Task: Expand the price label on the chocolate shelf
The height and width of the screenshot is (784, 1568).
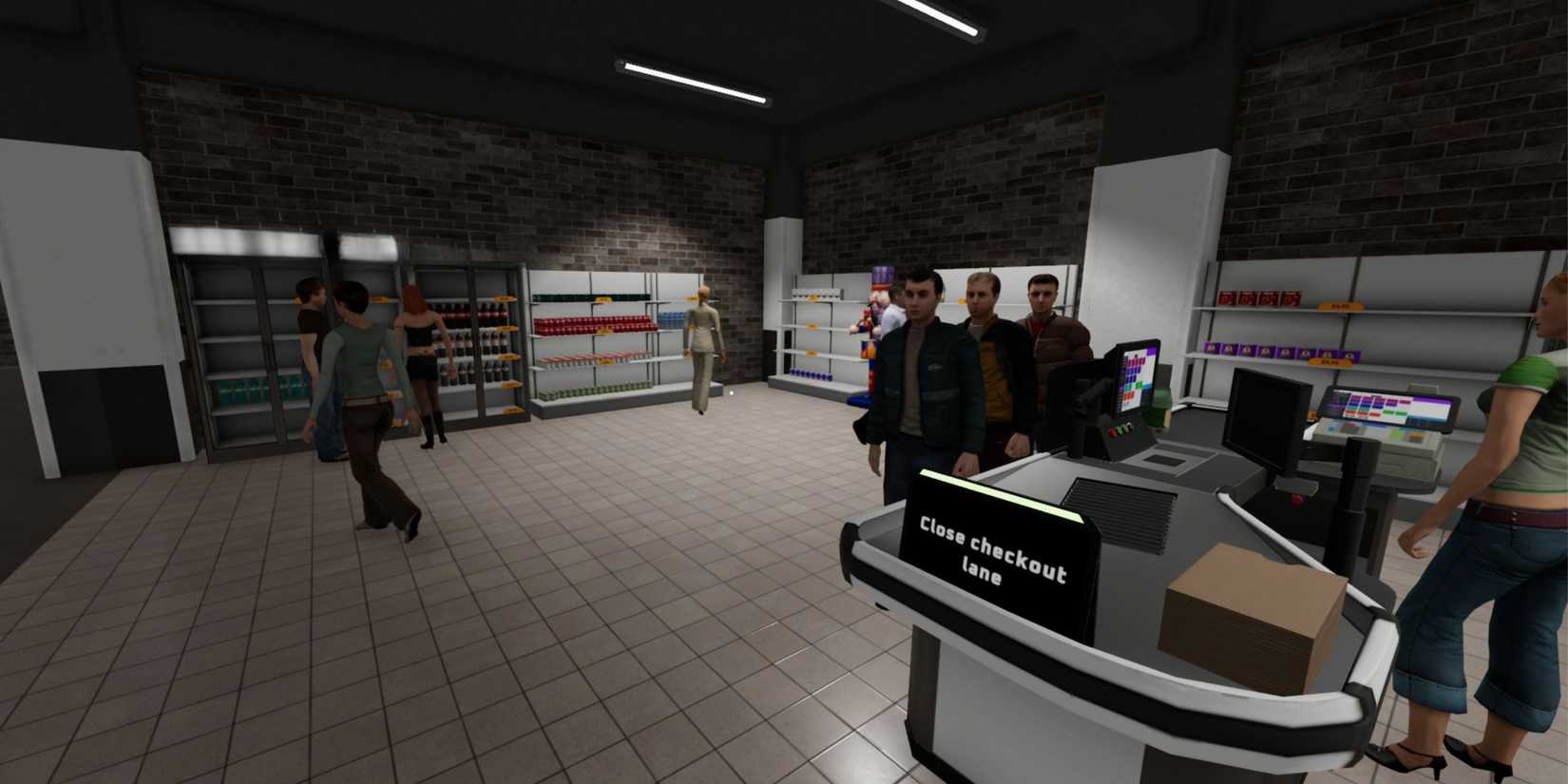Action: pyautogui.click(x=1329, y=363)
